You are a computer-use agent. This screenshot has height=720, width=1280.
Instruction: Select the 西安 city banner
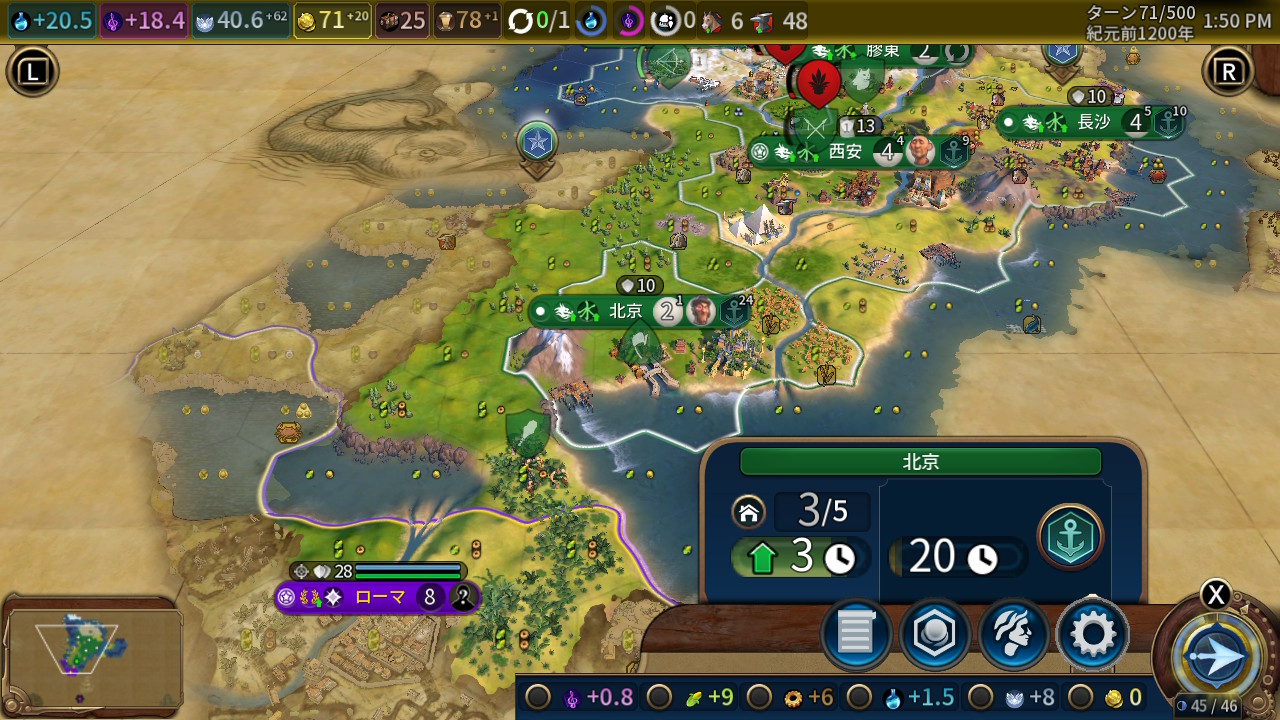[845, 152]
